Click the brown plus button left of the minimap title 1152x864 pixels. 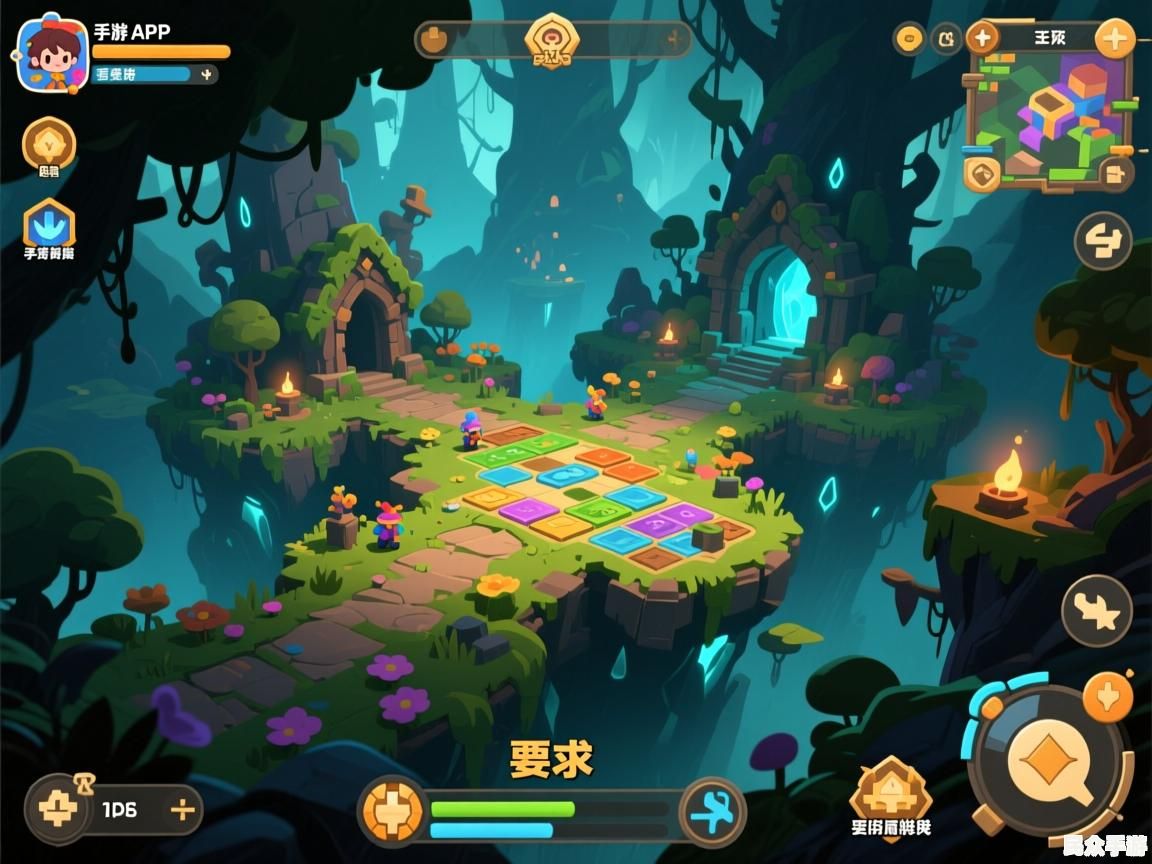coord(982,38)
